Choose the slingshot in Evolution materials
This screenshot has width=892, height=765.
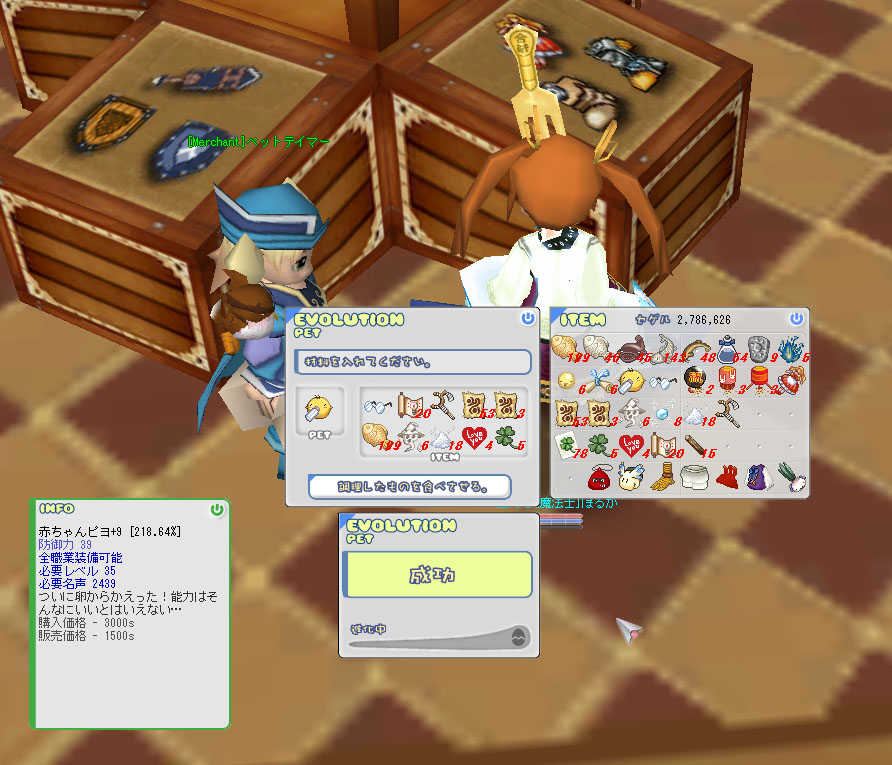click(443, 405)
